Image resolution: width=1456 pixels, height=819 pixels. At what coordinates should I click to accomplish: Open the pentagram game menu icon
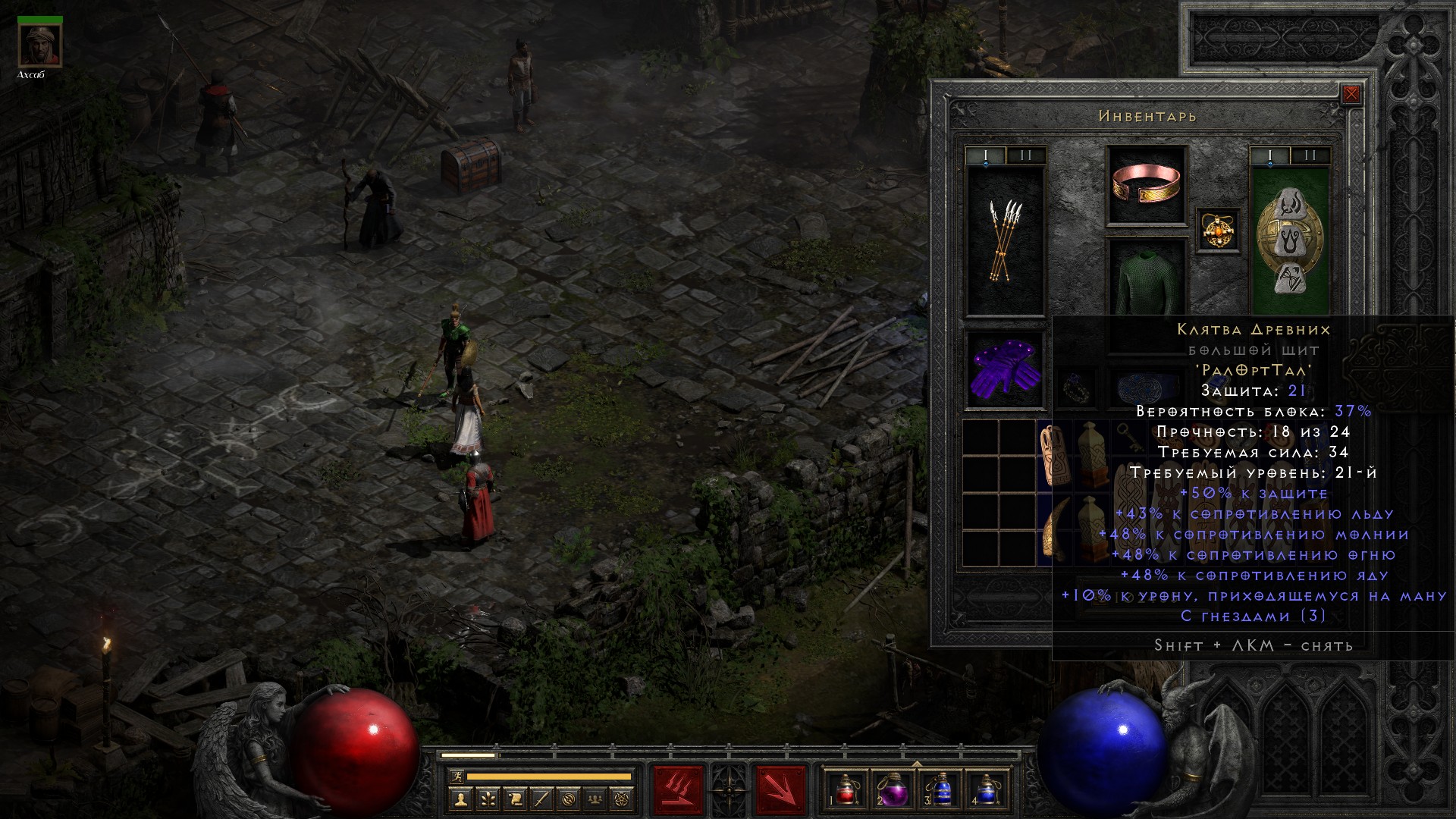click(x=623, y=799)
